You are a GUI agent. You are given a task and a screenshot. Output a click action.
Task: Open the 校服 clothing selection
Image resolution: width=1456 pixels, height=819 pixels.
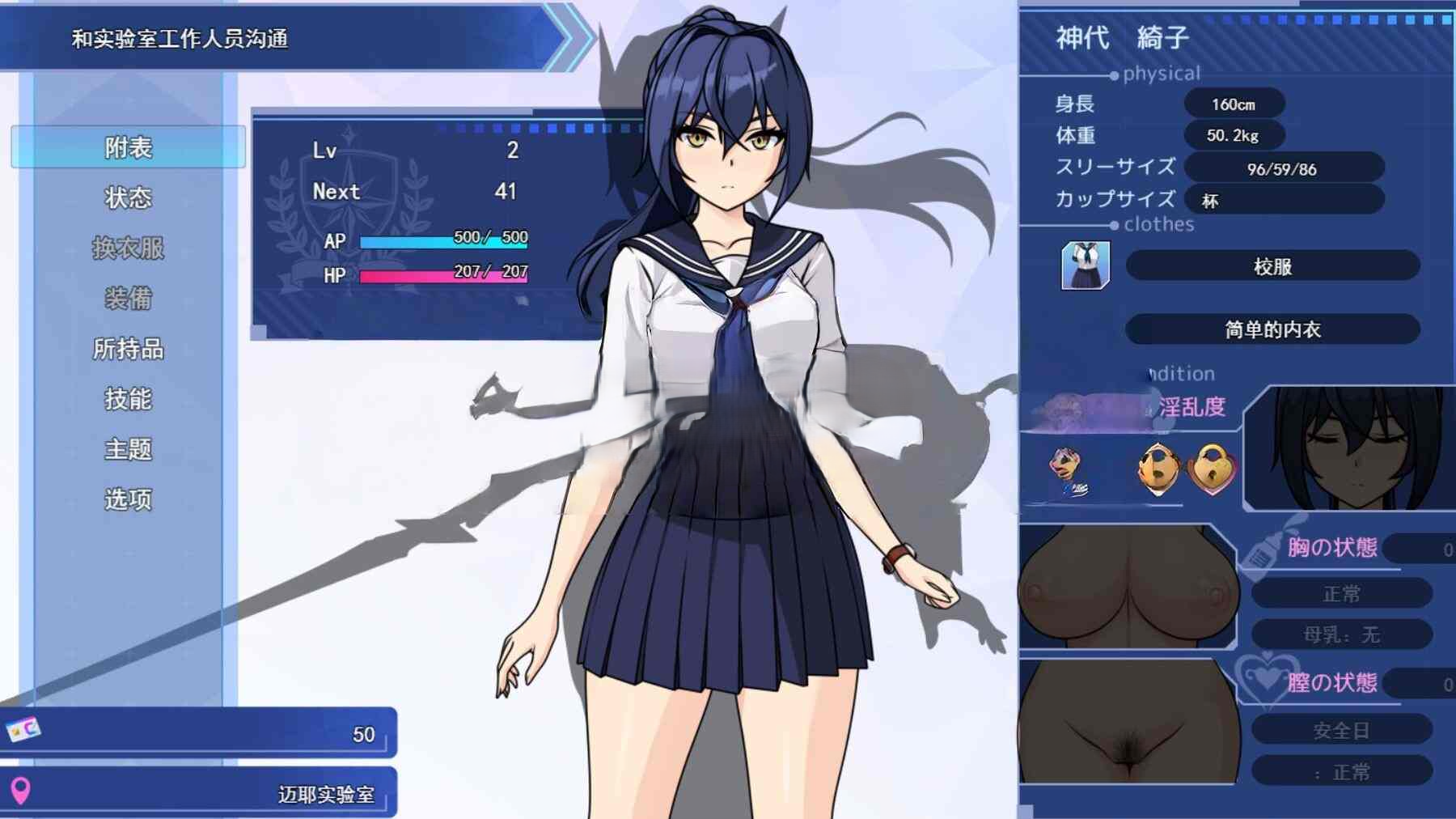(x=1276, y=267)
